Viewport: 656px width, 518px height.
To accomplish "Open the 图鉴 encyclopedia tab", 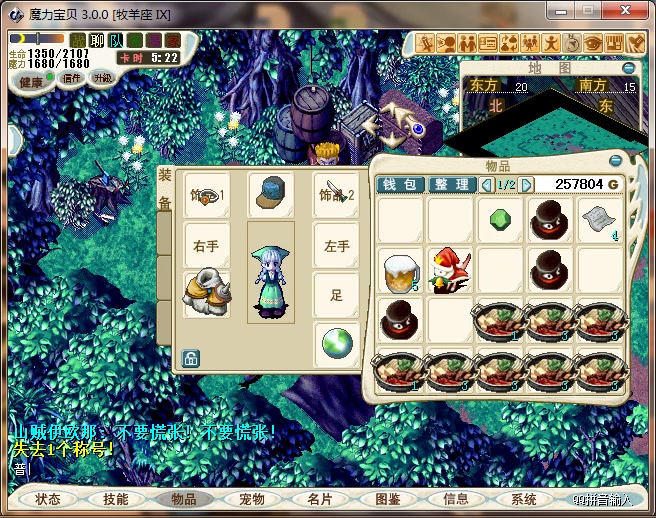I will (388, 498).
